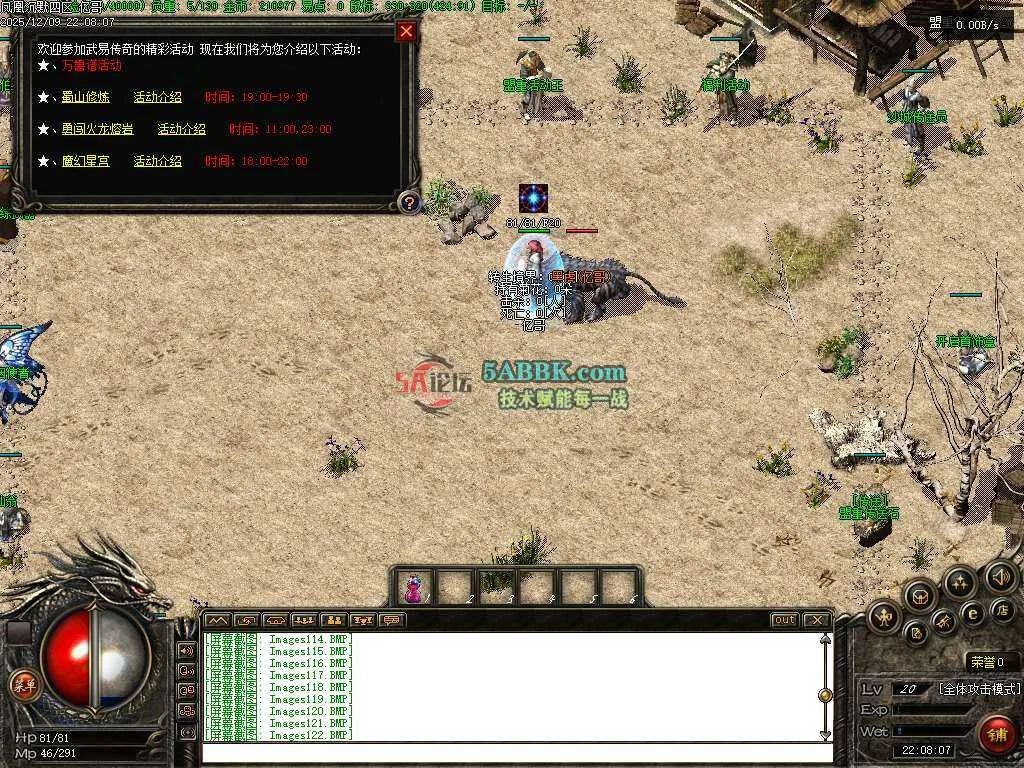Click the chat panel's out button
Screen dimensions: 1024x768
(x=784, y=620)
